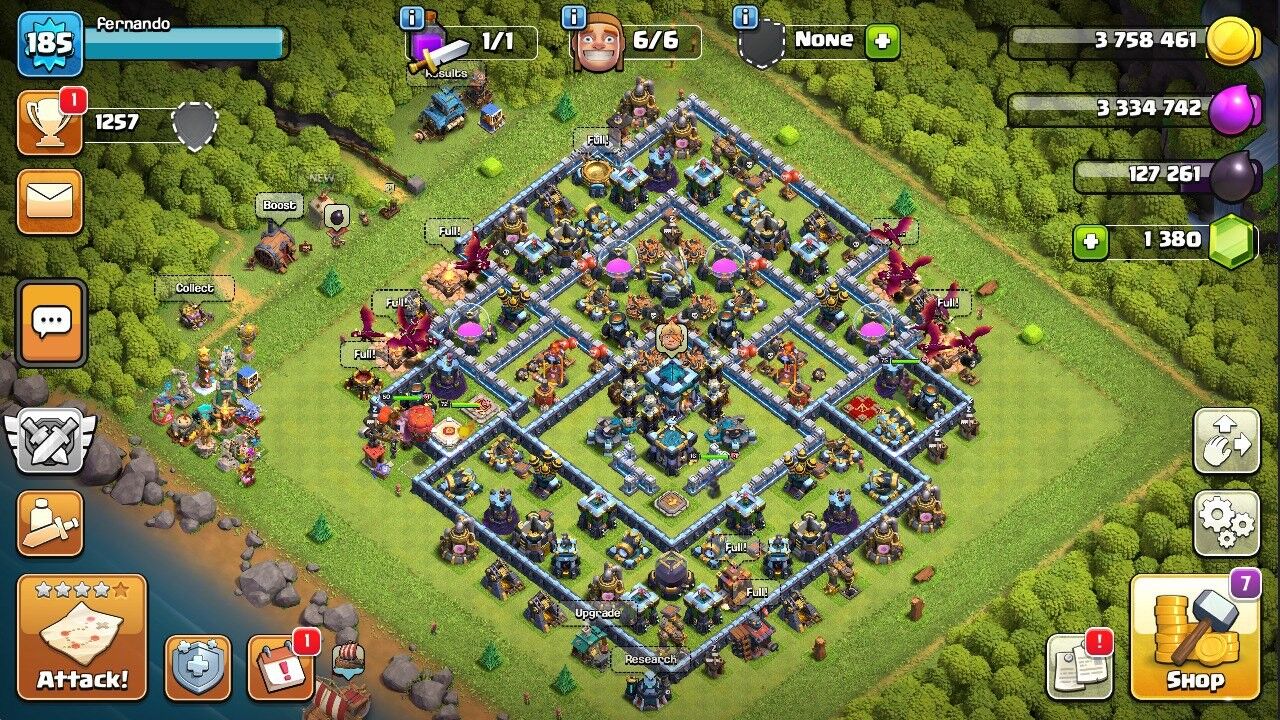1280x720 pixels.
Task: Expand builder info with the i button
Action: [x=573, y=17]
